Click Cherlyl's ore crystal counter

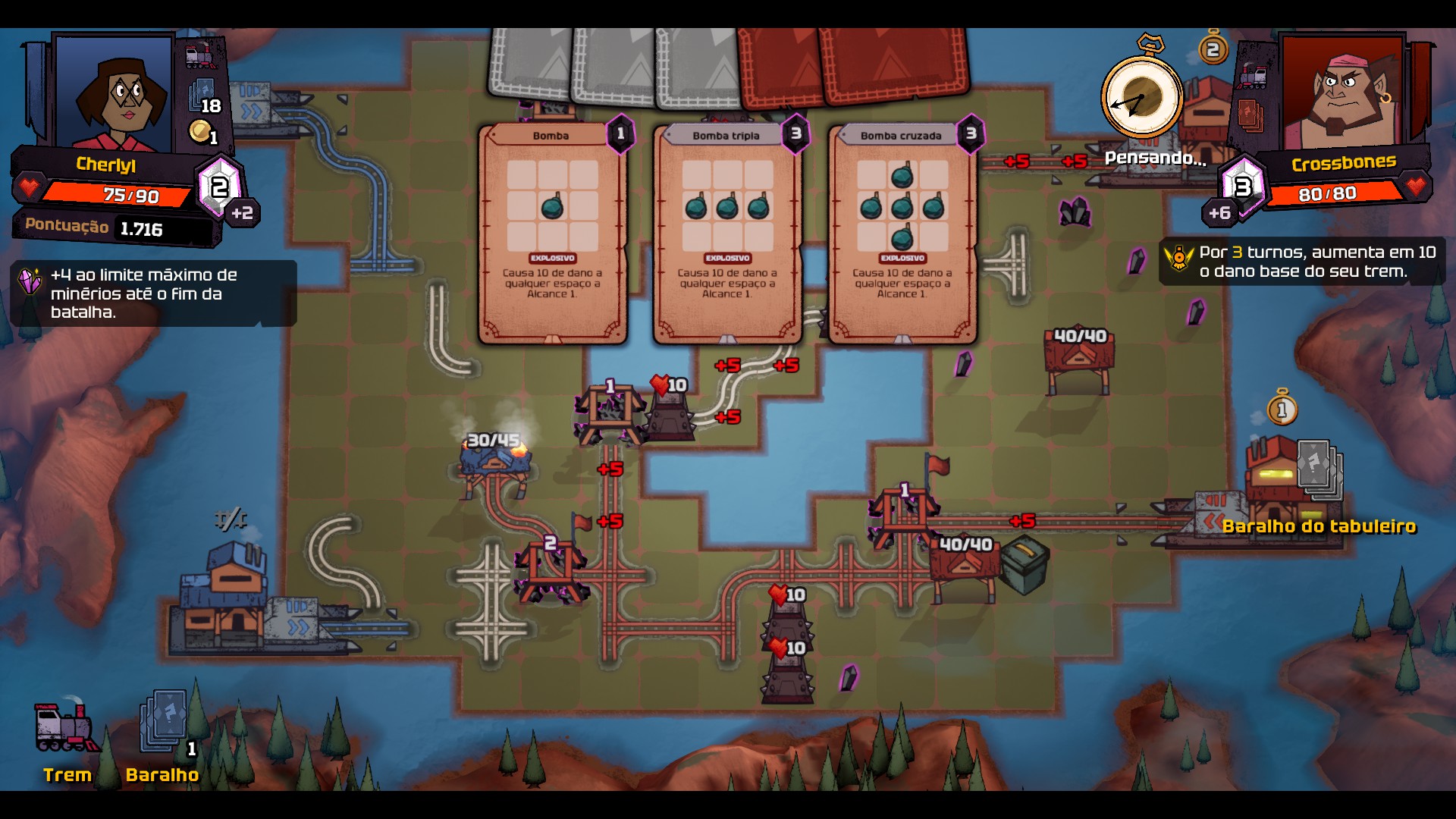tap(219, 186)
